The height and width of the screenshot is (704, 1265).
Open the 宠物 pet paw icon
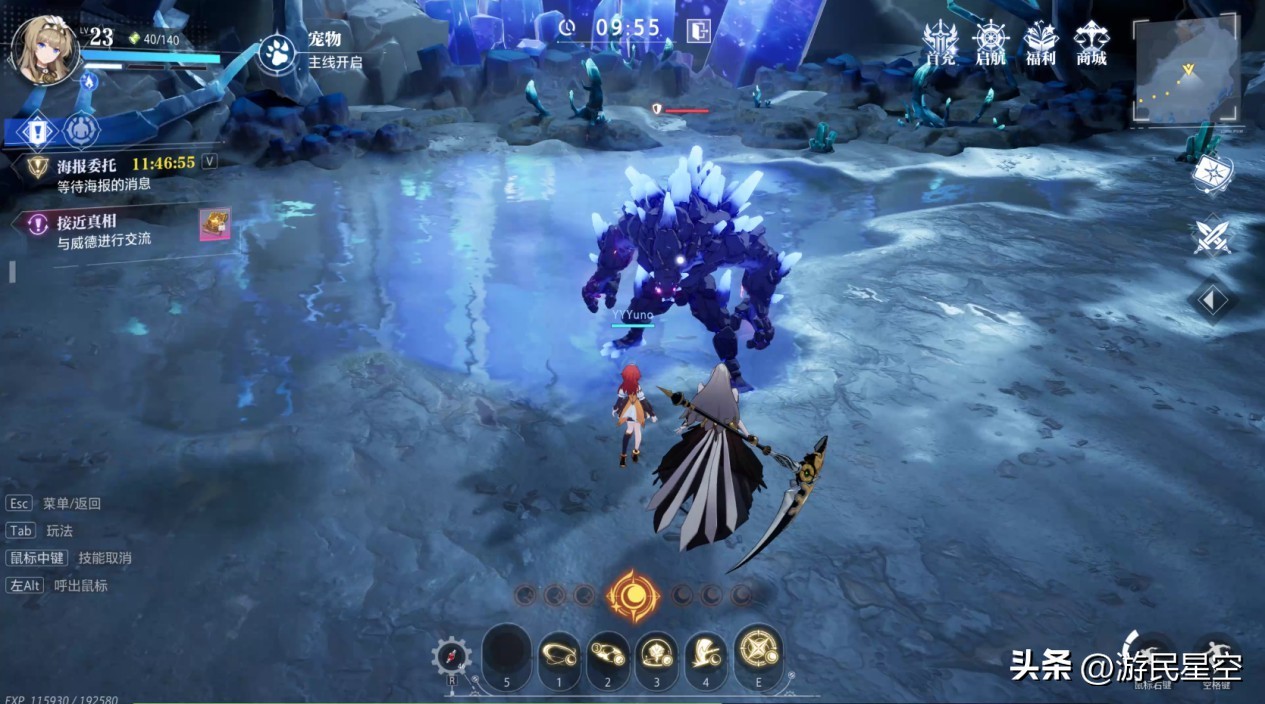pyautogui.click(x=277, y=52)
